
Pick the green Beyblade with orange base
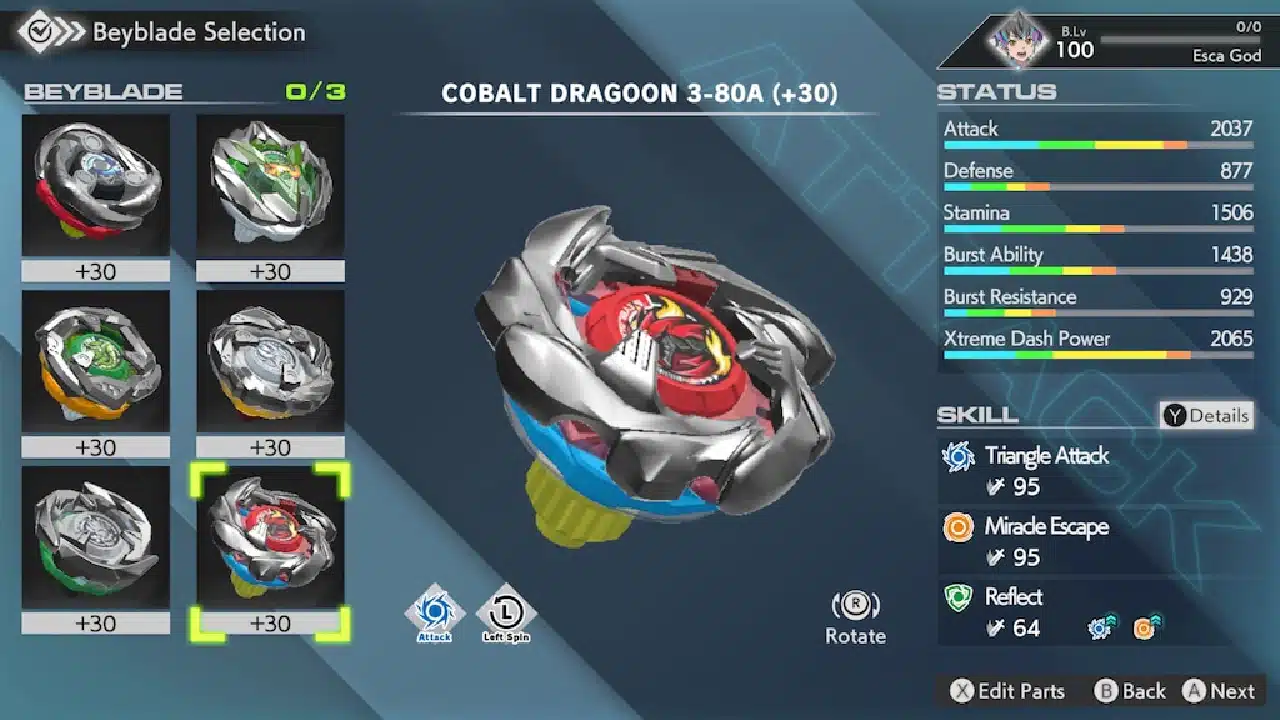click(96, 361)
